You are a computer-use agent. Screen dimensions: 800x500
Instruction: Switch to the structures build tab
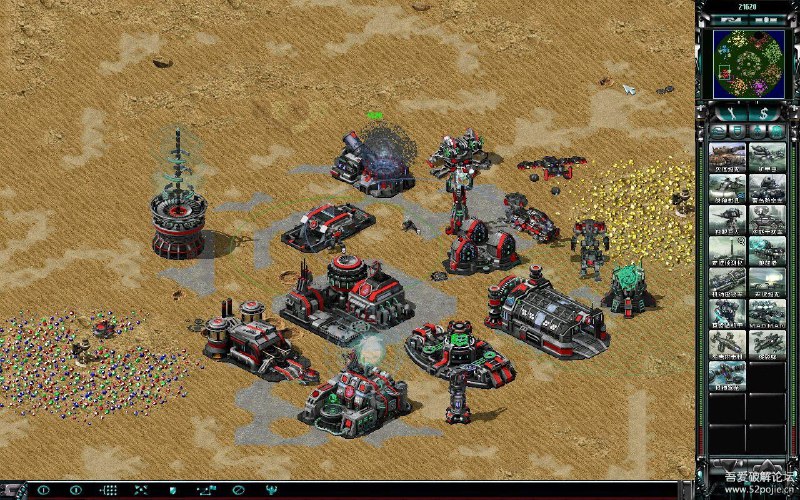coord(718,131)
